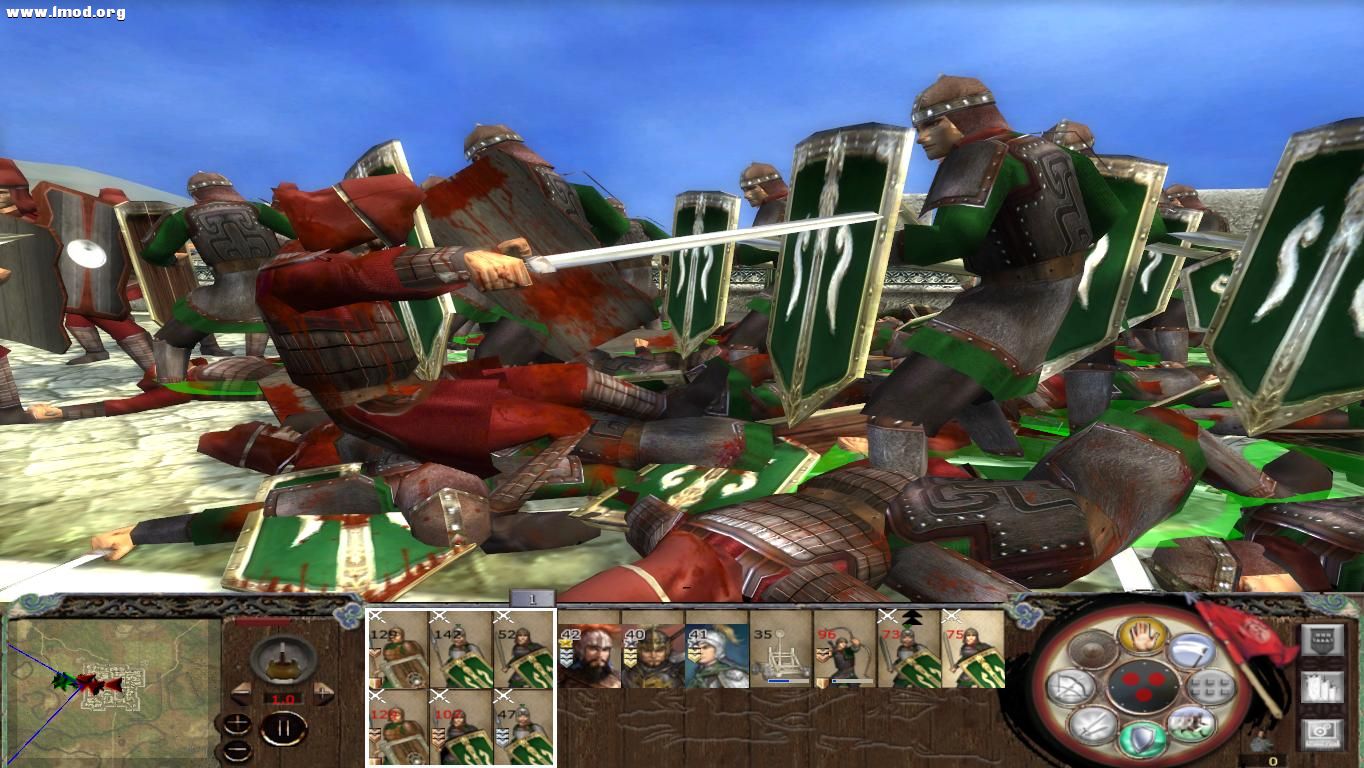Image resolution: width=1364 pixels, height=768 pixels.
Task: Select the halt command hand icon
Action: pos(1143,637)
